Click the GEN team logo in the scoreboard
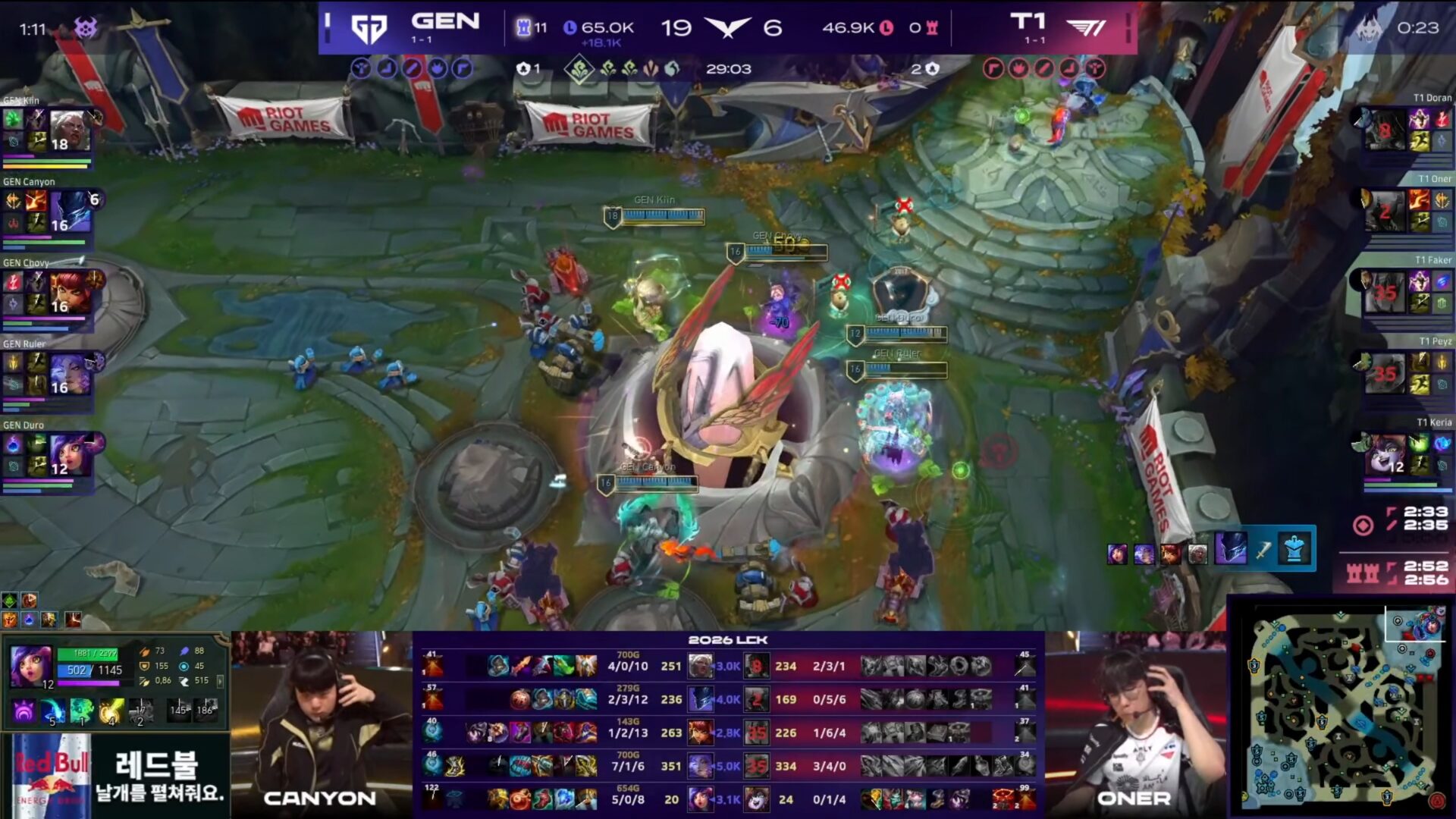 click(x=369, y=26)
